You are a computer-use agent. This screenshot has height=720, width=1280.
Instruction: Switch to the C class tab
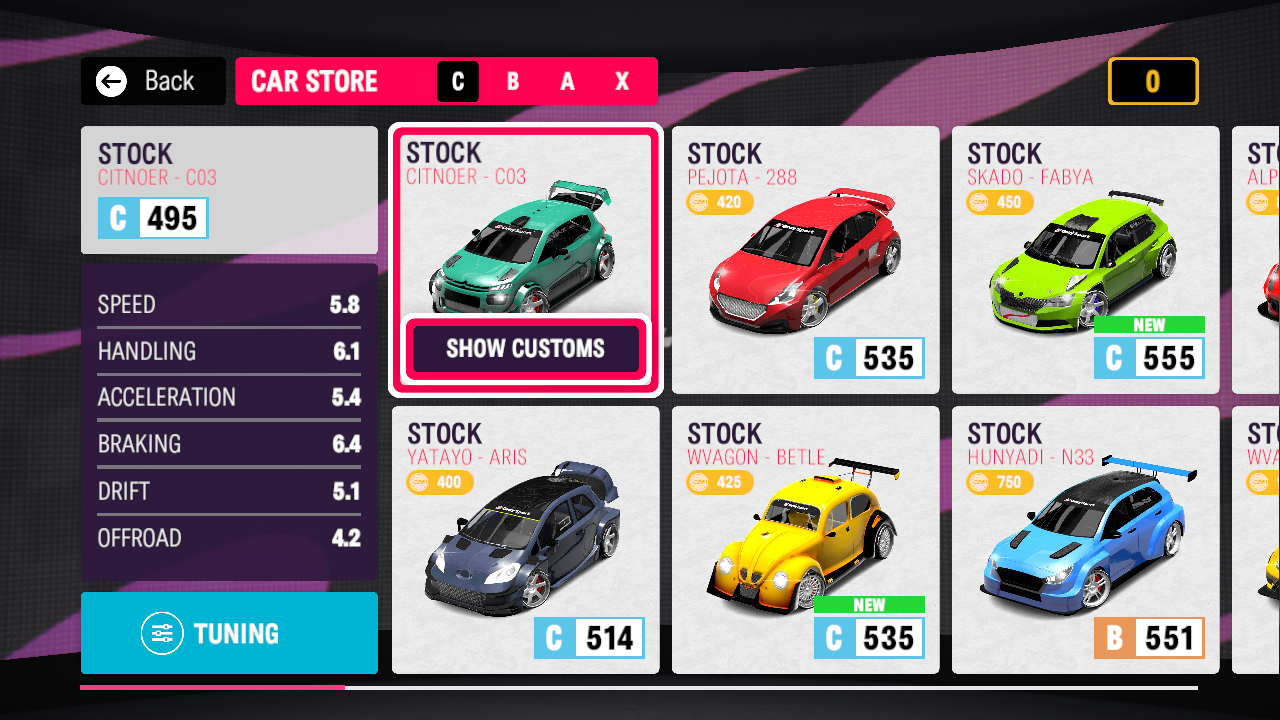(x=458, y=82)
